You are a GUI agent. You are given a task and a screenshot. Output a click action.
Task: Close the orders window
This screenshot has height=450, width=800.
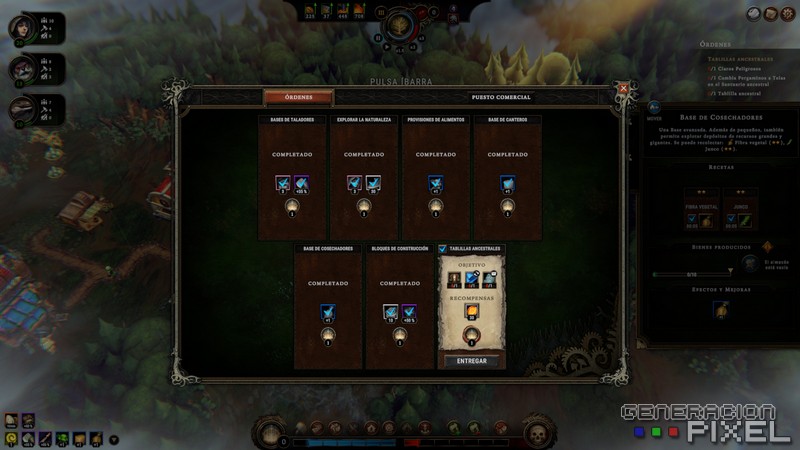(x=623, y=89)
